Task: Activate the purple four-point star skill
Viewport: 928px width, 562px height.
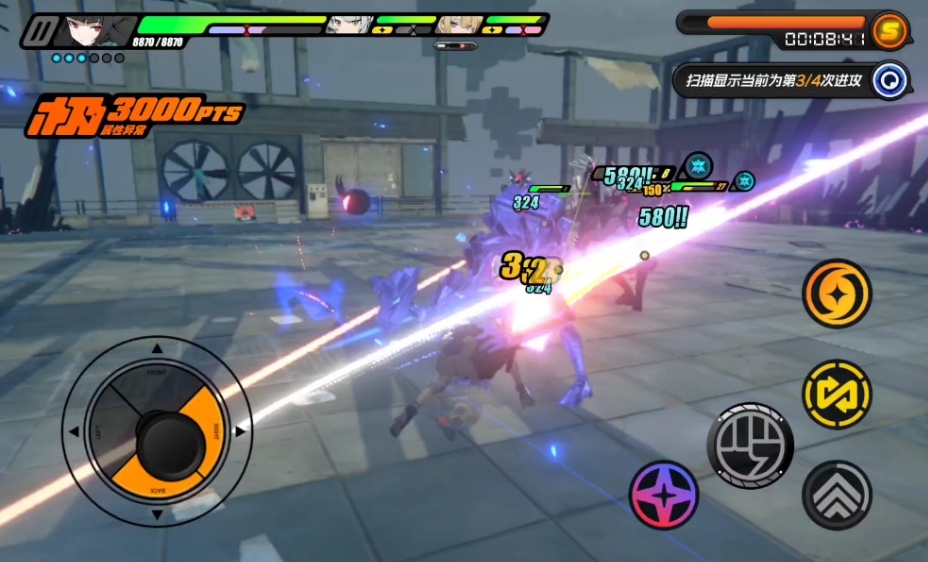Action: [x=664, y=495]
